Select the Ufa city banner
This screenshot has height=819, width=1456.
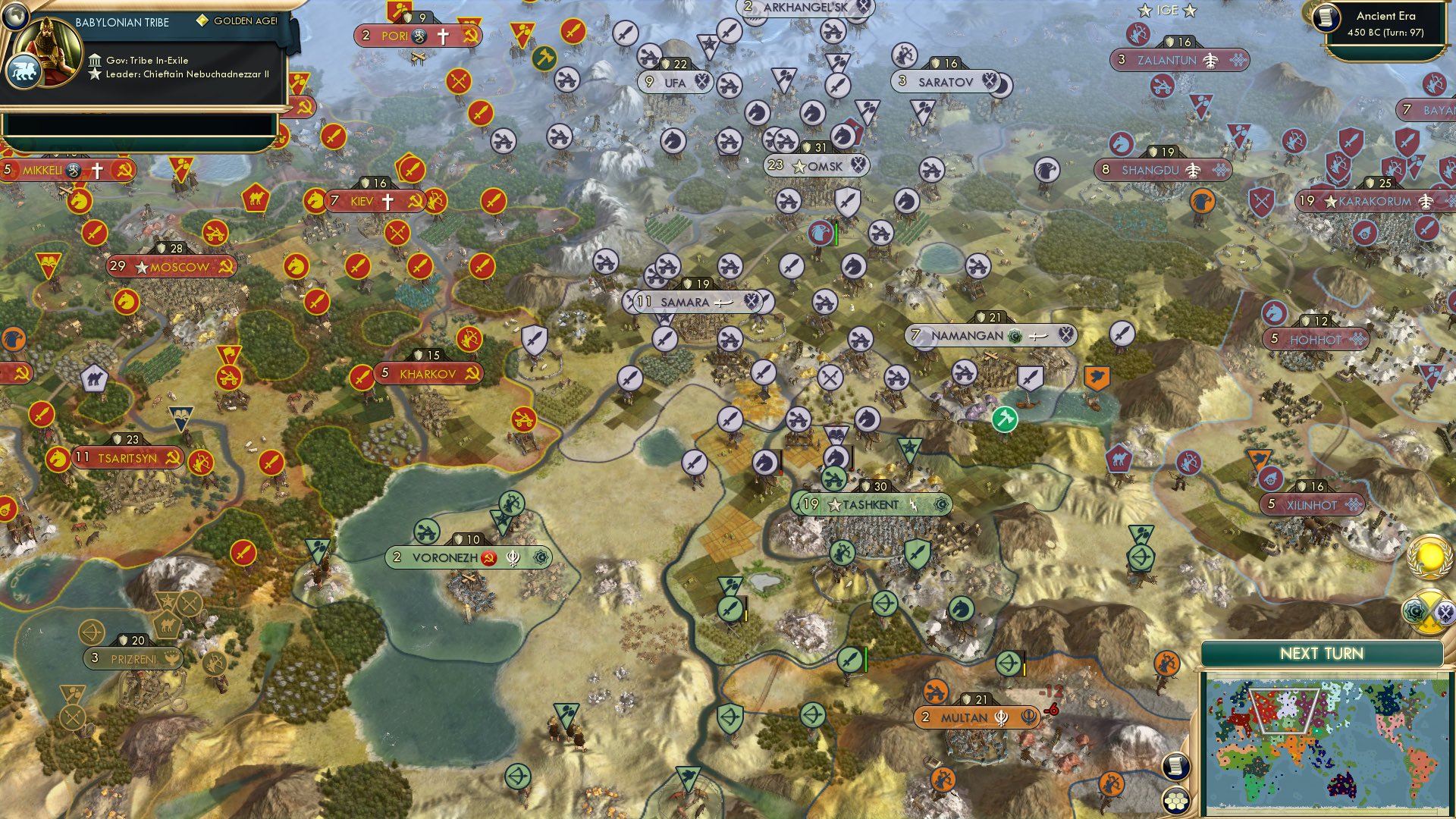pyautogui.click(x=675, y=83)
